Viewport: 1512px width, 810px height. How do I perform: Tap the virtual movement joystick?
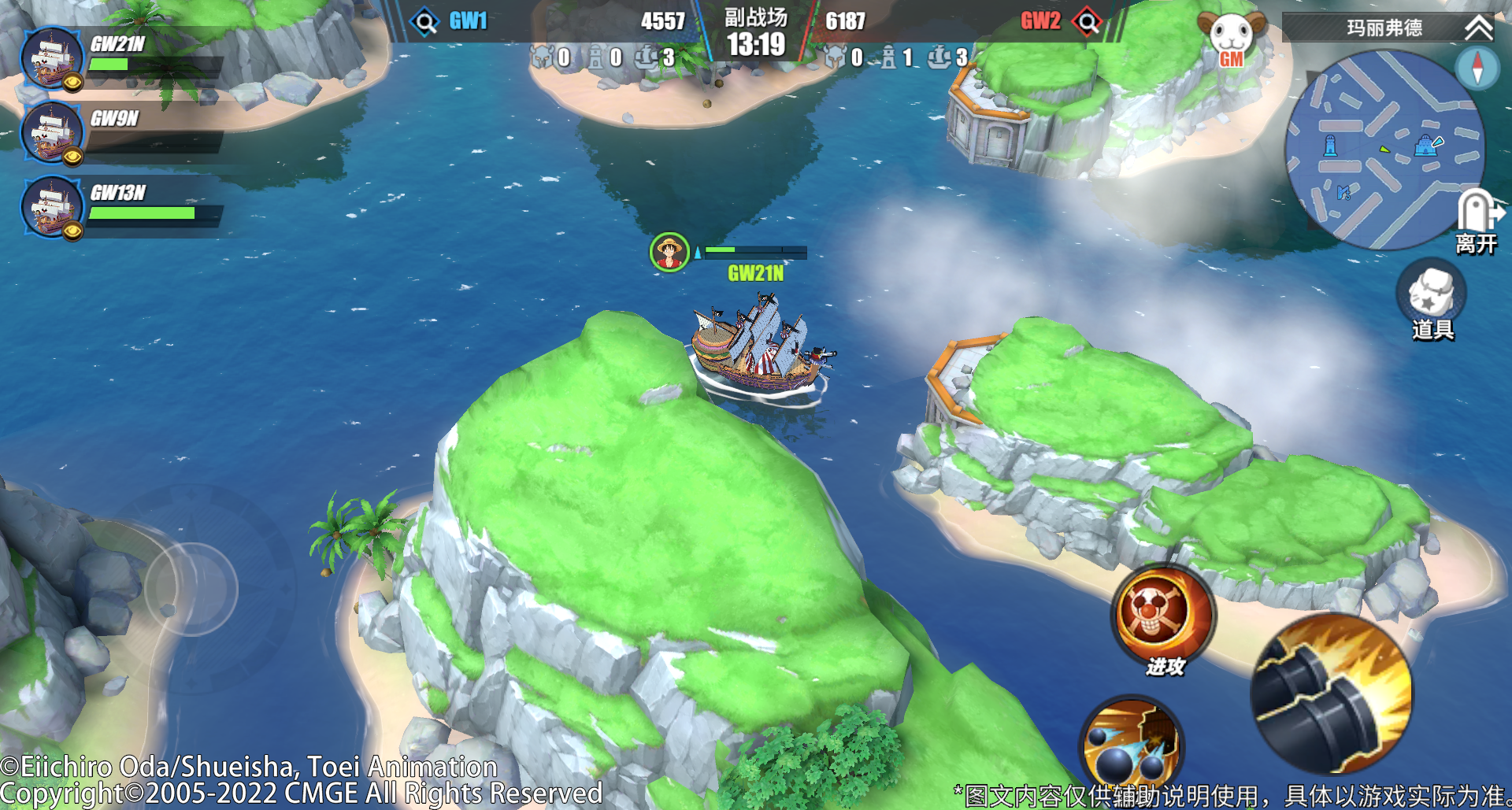(x=191, y=589)
